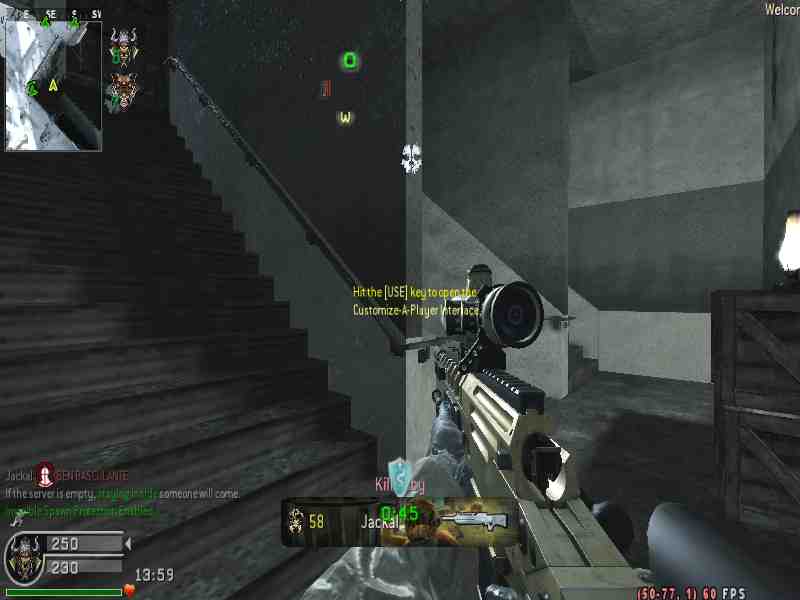
Task: Click the red heart icon by health bar
Action: pos(129,590)
